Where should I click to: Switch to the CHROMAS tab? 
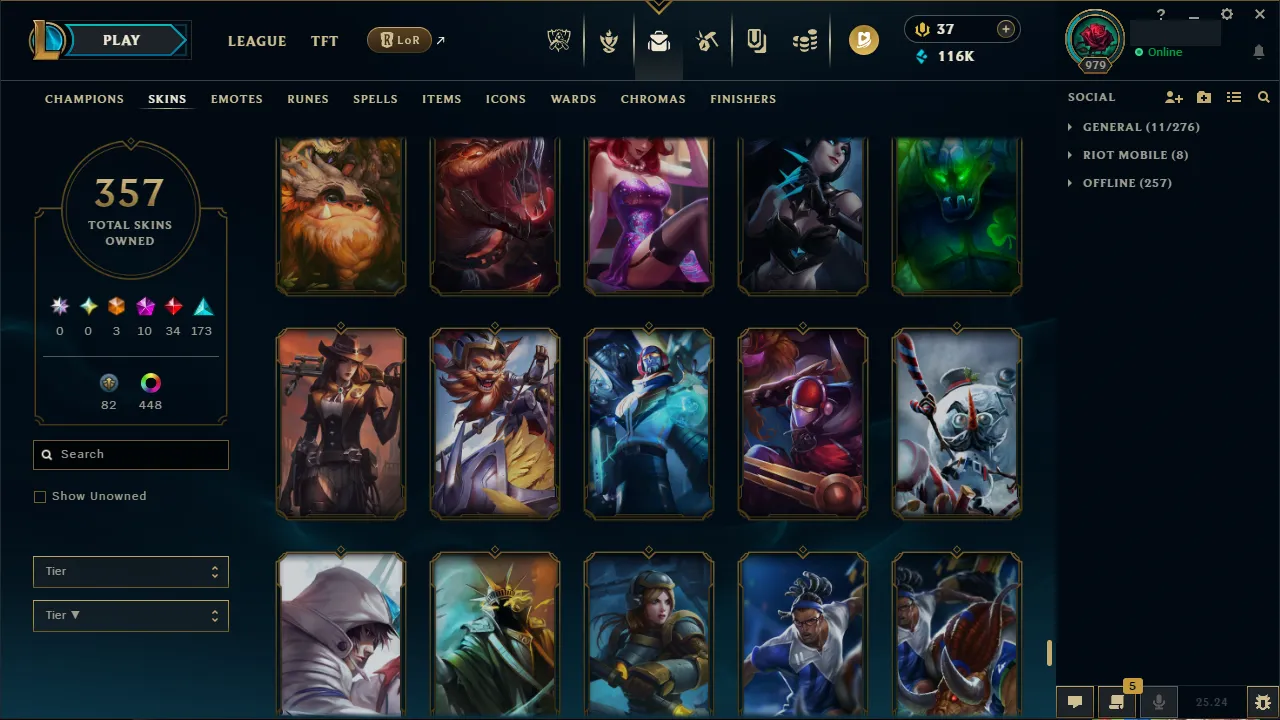(653, 99)
